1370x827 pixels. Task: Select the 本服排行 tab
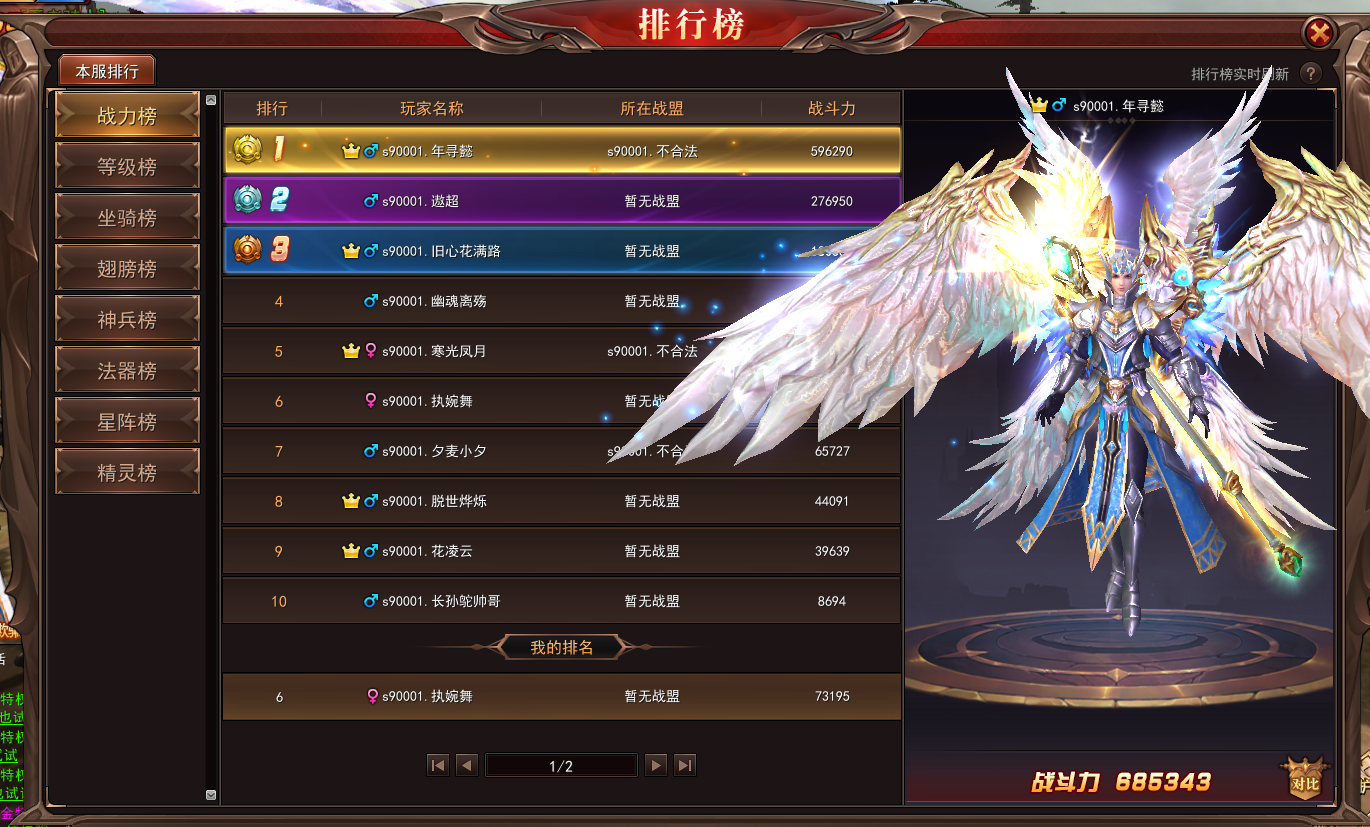(107, 72)
